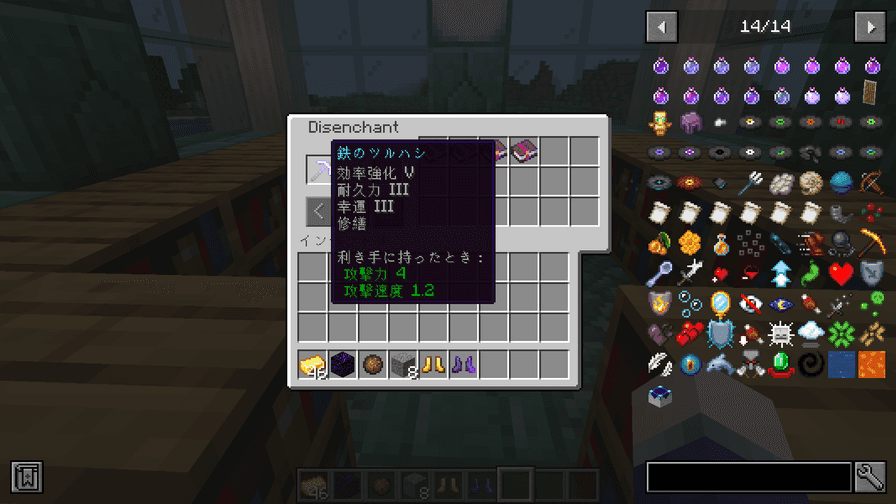The image size is (896, 504).
Task: Select the round brown item in hotbar
Action: [373, 365]
